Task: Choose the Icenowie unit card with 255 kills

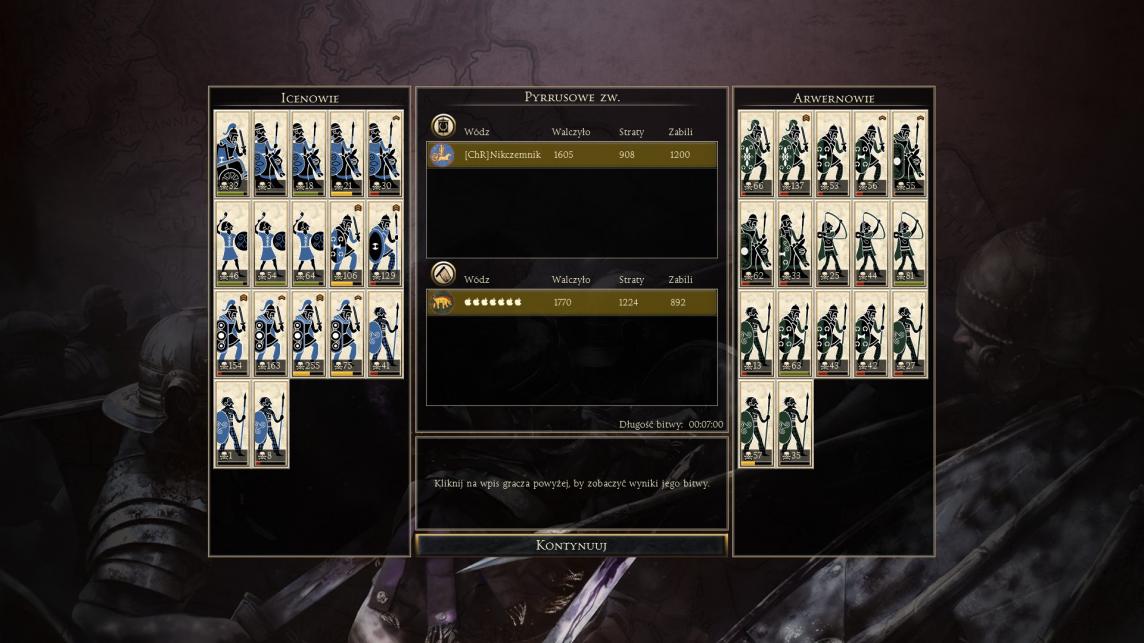Action: pyautogui.click(x=308, y=333)
